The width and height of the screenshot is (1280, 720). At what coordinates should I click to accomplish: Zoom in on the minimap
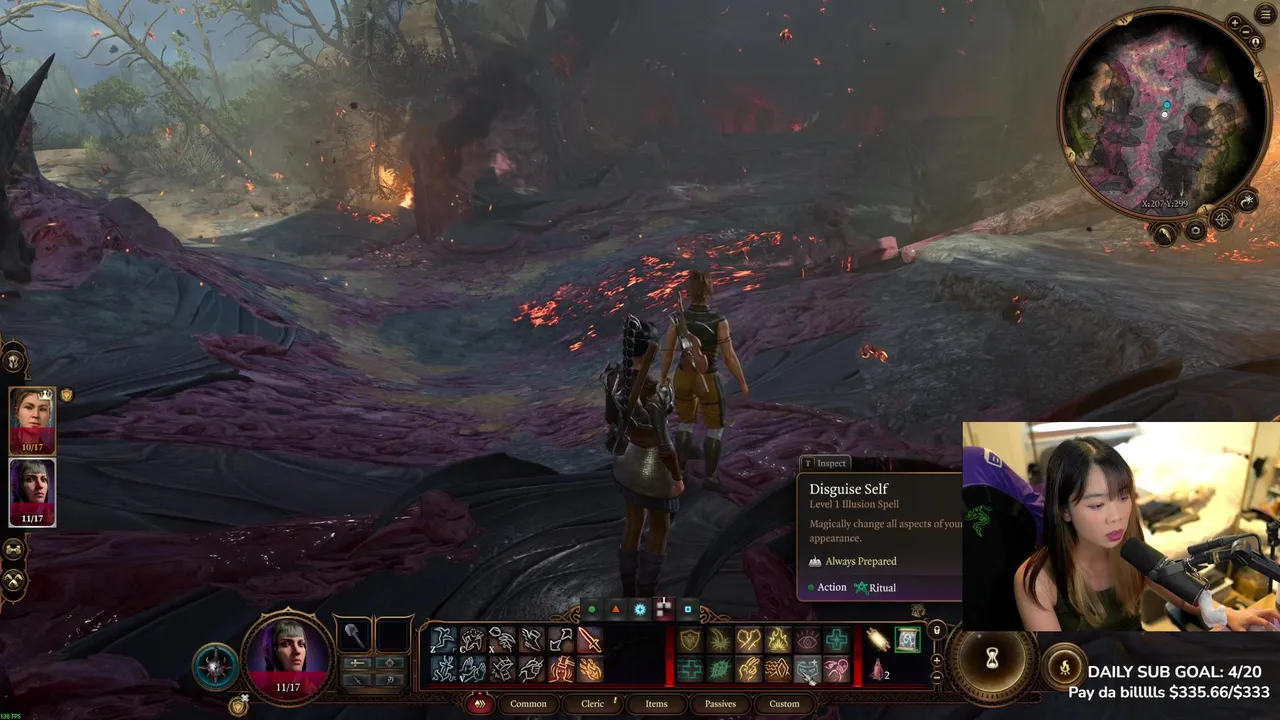tap(1235, 23)
